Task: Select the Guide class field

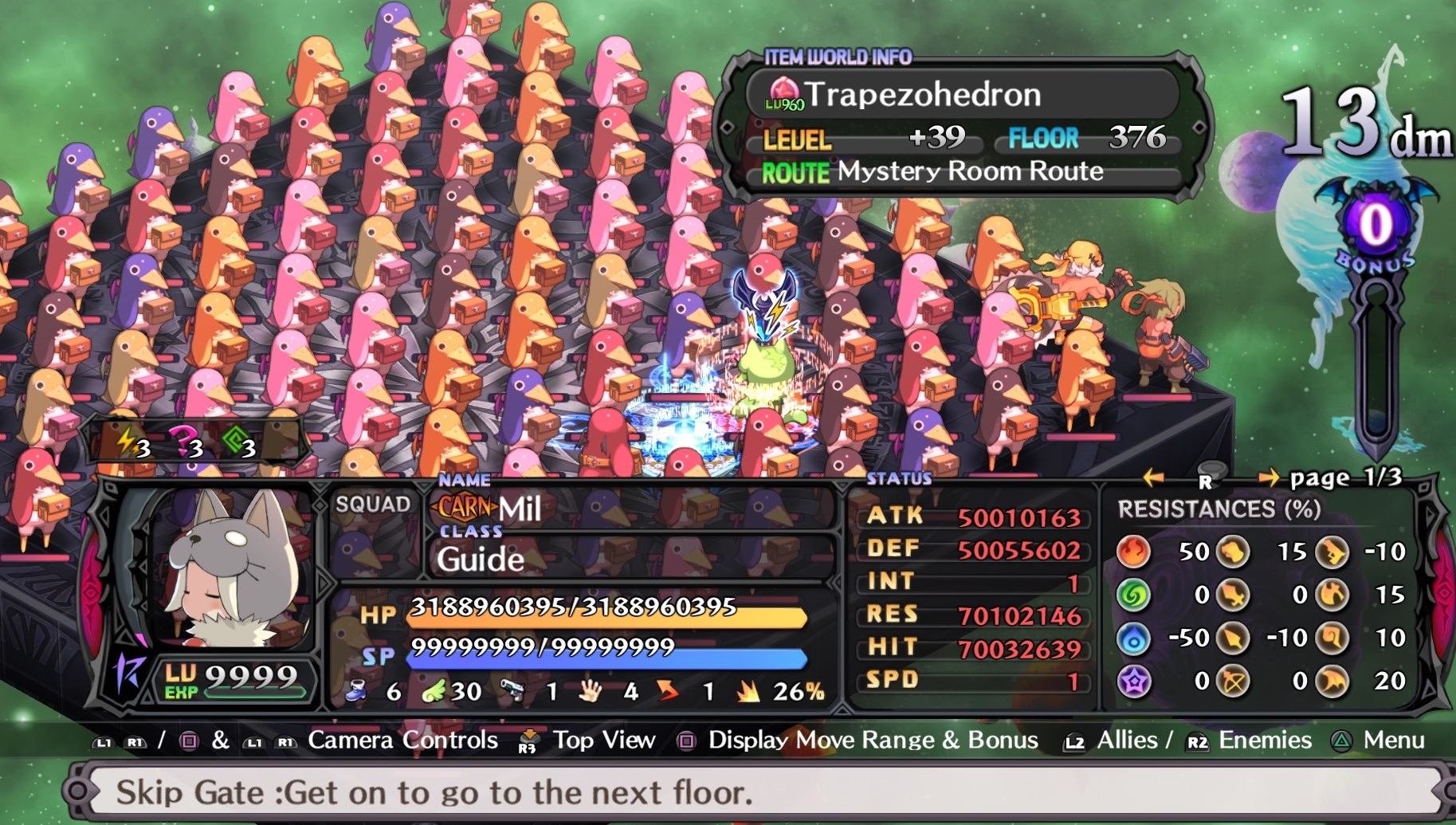Action: point(480,559)
